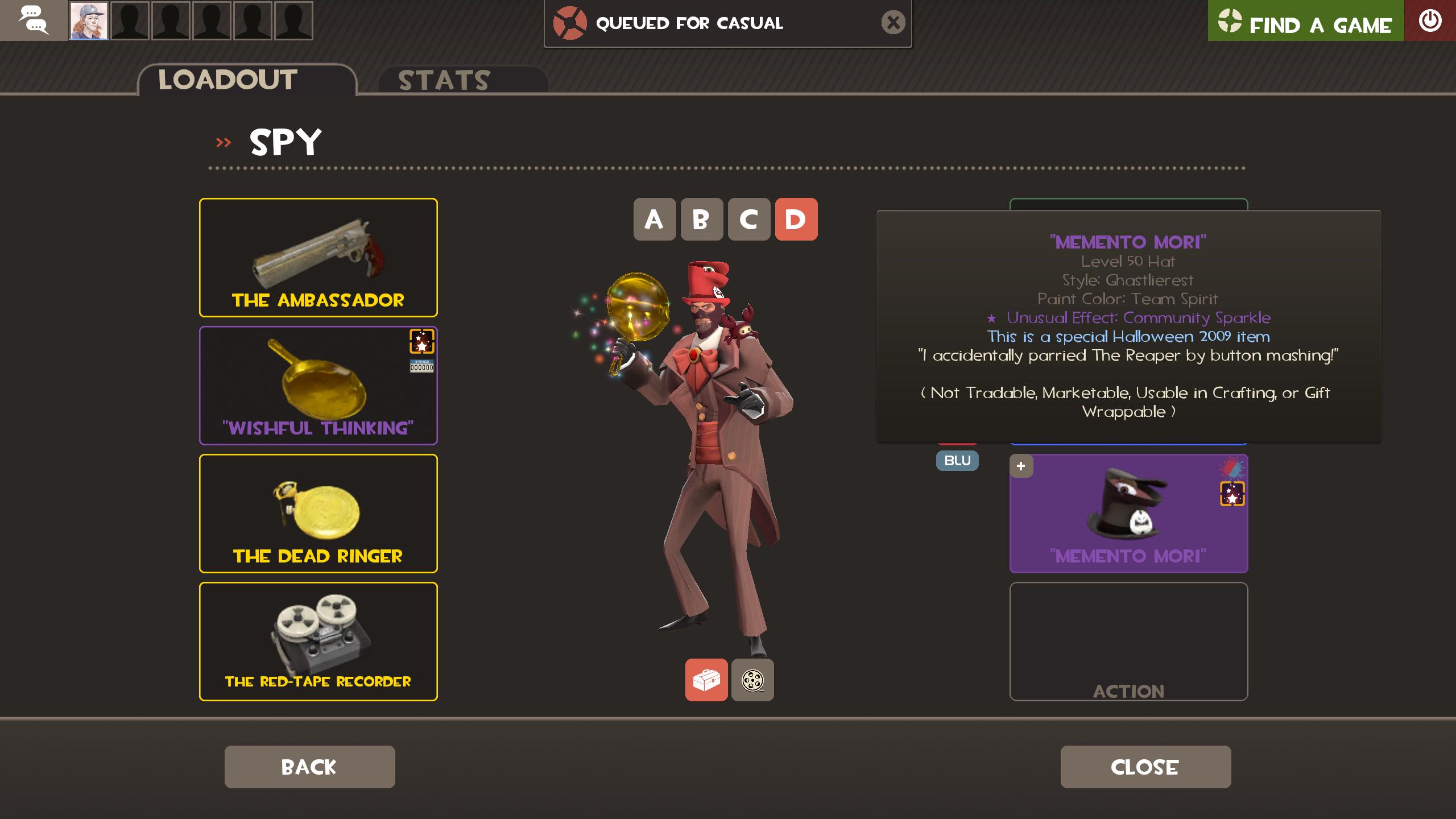Choose loadout preset B
Viewport: 1456px width, 819px height.
coord(701,220)
